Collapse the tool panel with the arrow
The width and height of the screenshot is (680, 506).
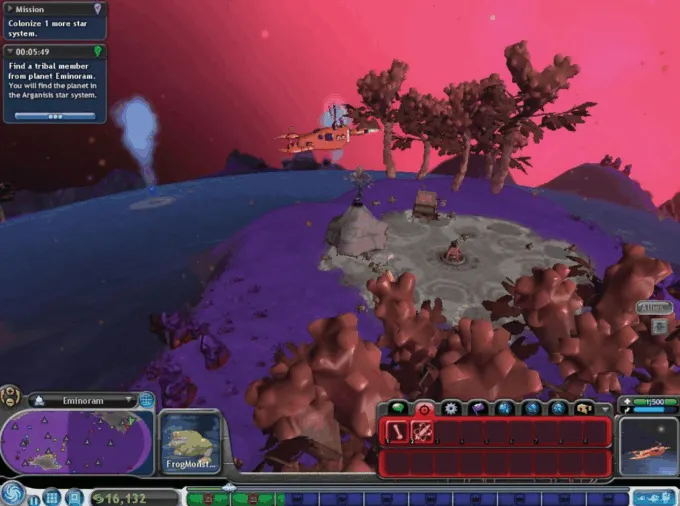605,409
